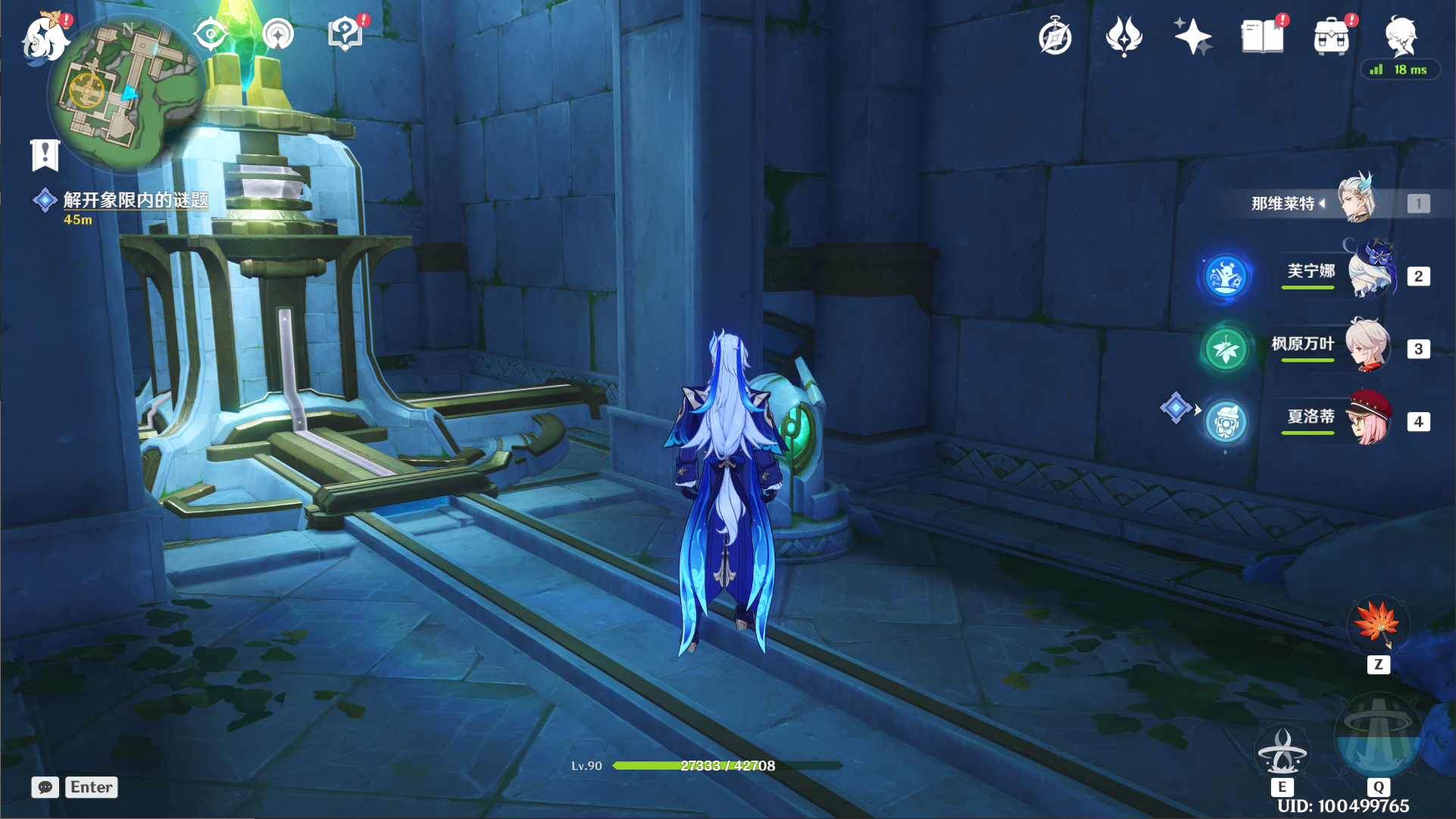The width and height of the screenshot is (1456, 819).
Task: Open the adventure compass icon
Action: (x=1055, y=37)
